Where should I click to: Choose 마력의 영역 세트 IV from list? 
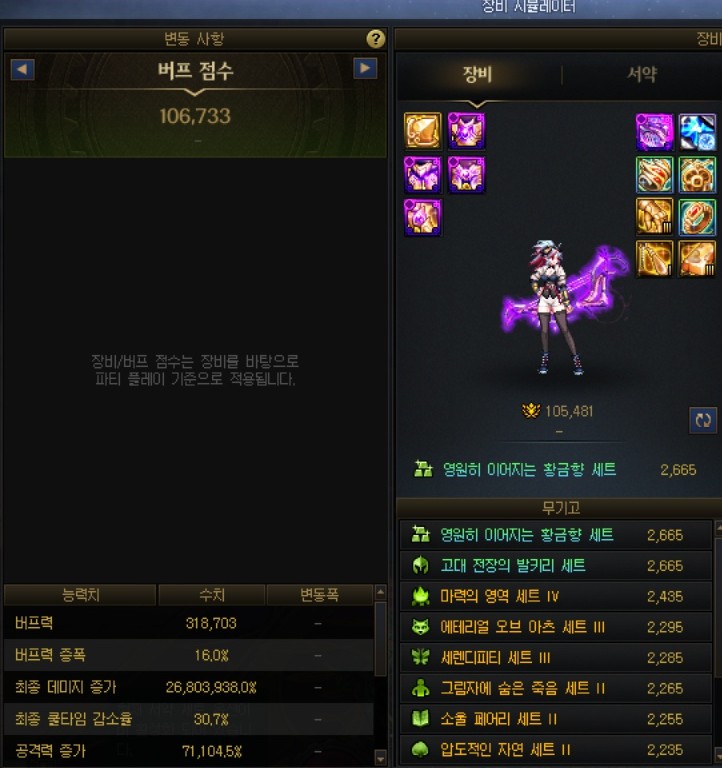[x=555, y=597]
